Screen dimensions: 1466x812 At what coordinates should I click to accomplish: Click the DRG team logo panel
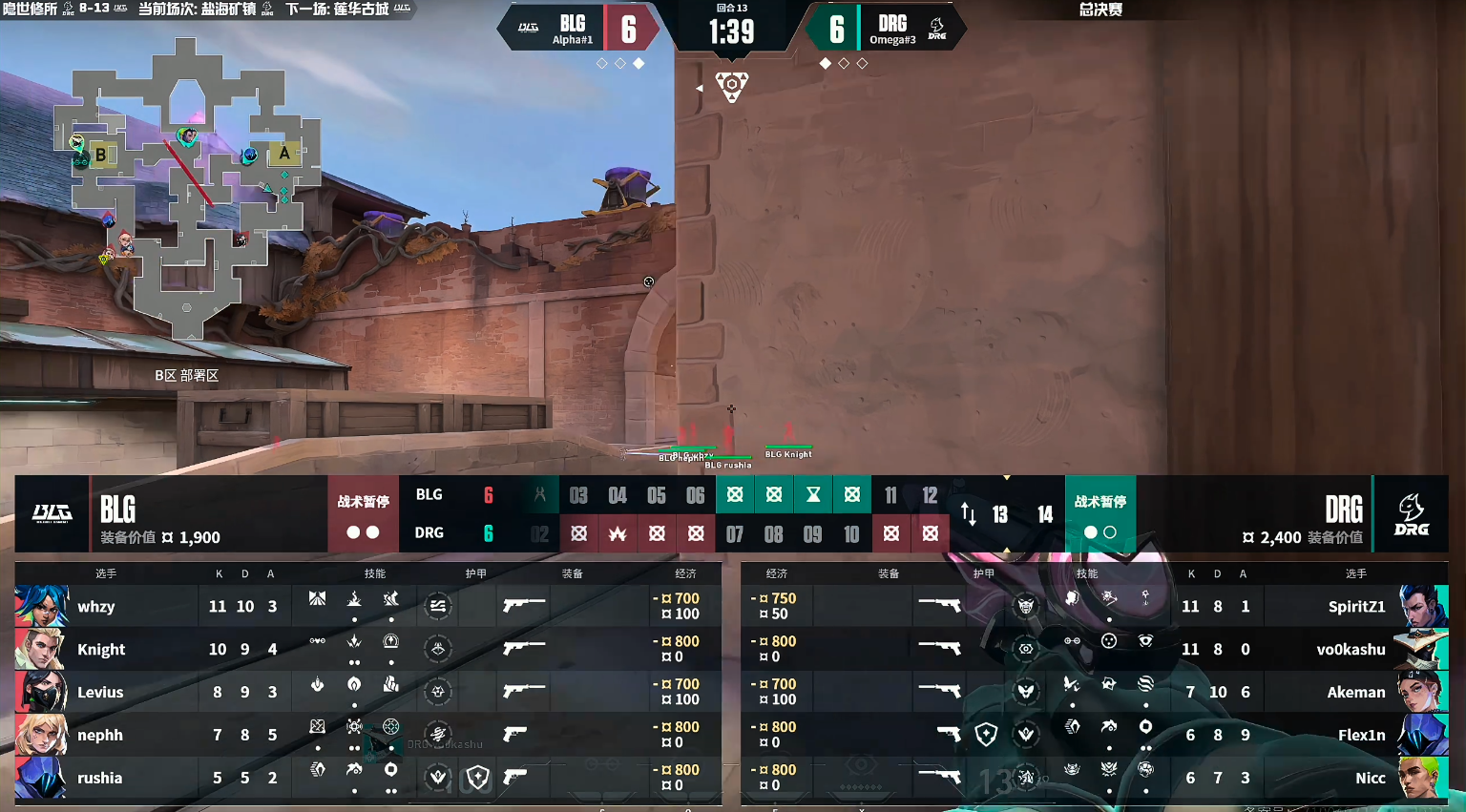tap(1411, 514)
